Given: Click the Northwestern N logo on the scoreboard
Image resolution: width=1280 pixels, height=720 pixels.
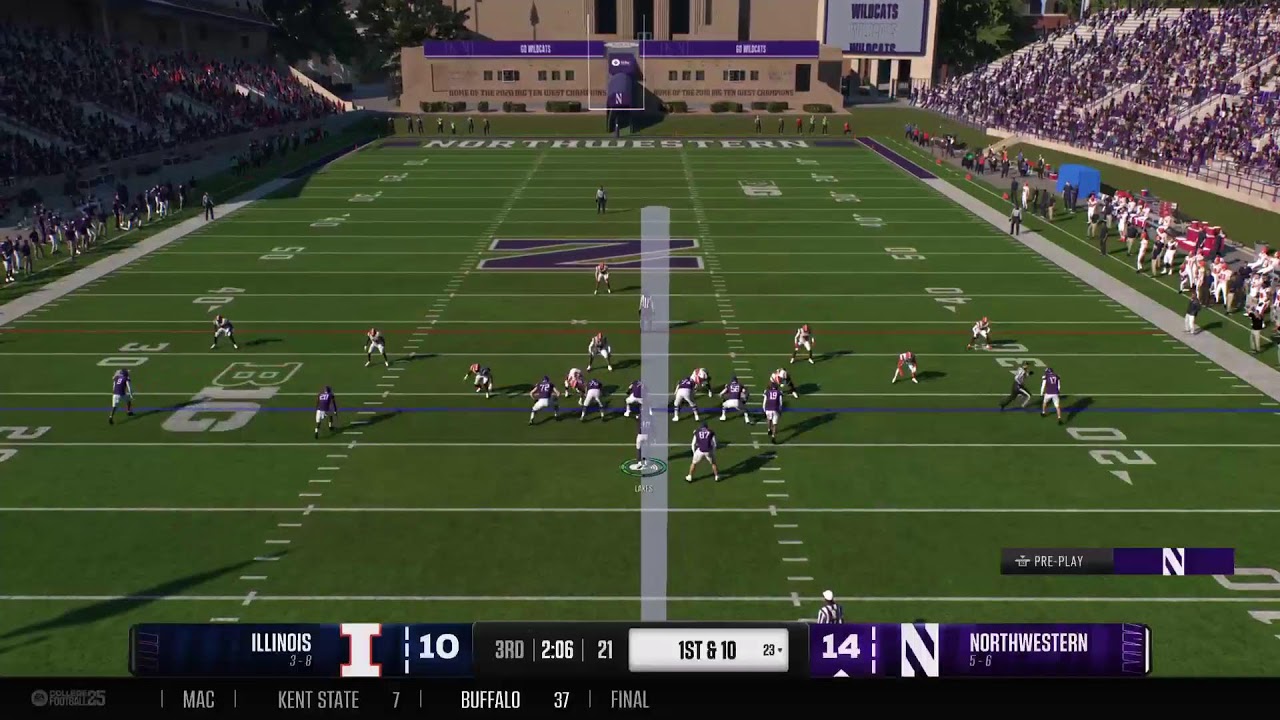Looking at the screenshot, I should pyautogui.click(x=919, y=650).
